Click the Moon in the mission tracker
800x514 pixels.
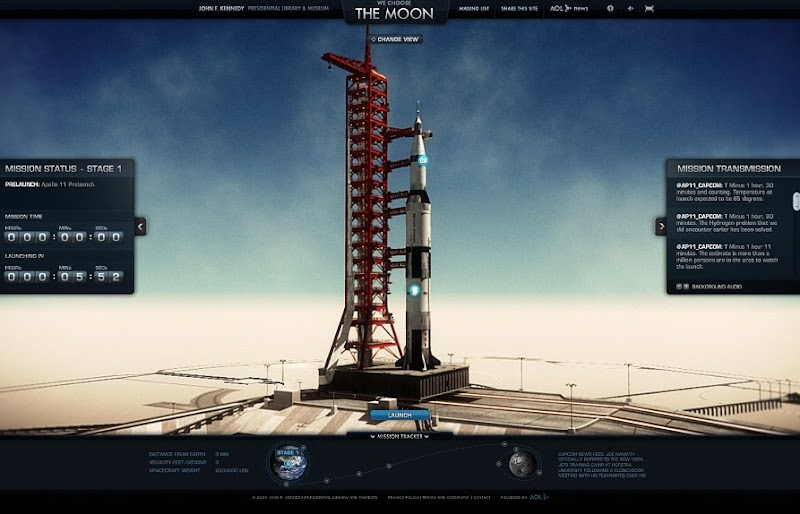point(520,463)
